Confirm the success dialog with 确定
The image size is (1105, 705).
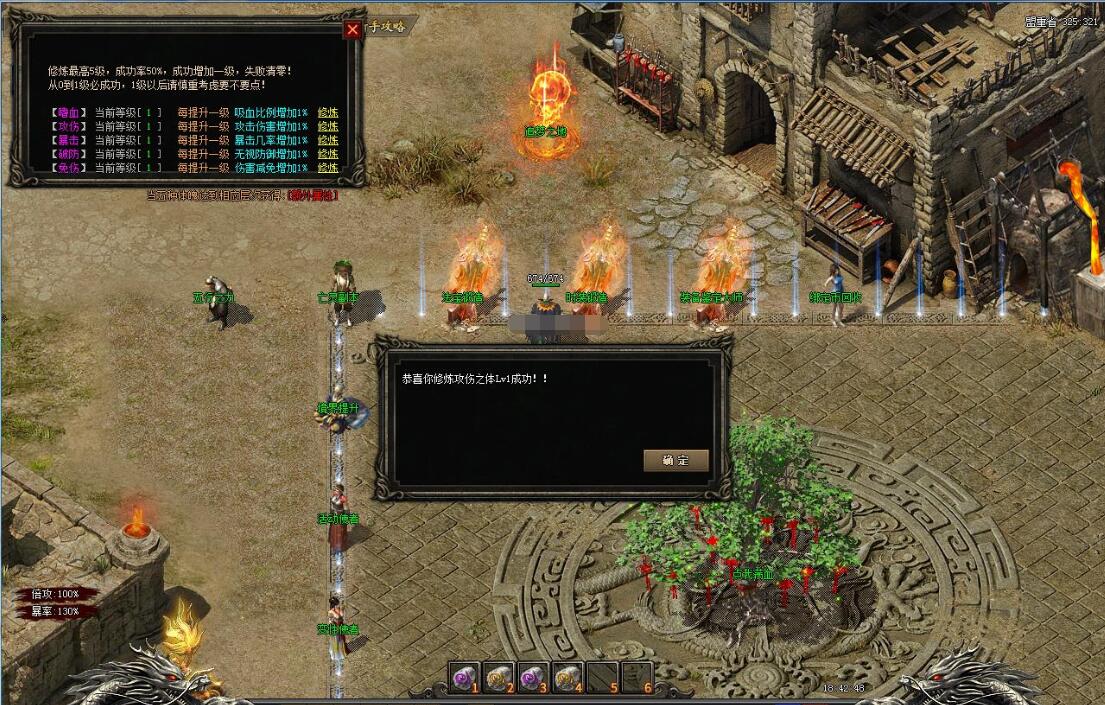(x=676, y=460)
